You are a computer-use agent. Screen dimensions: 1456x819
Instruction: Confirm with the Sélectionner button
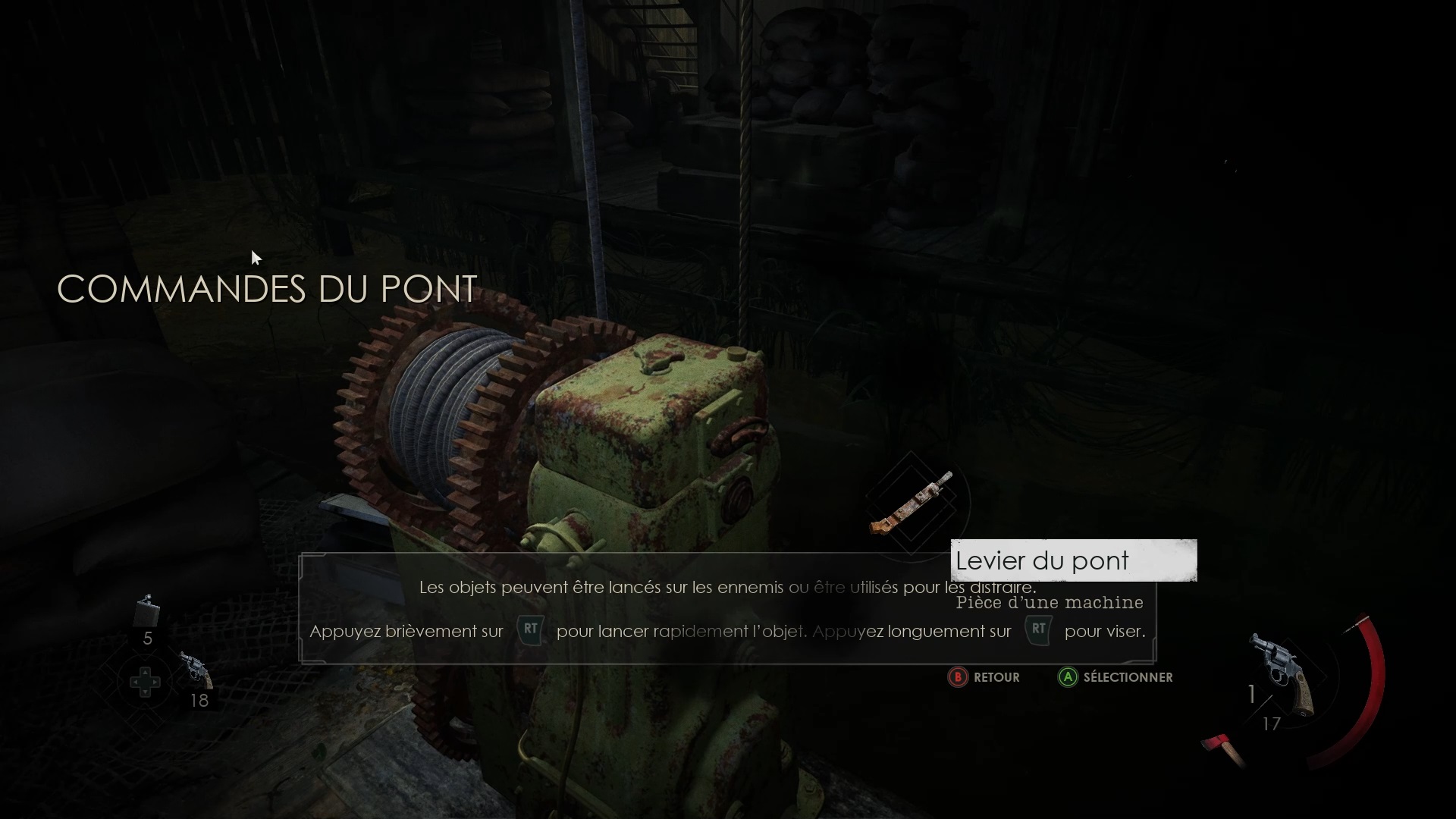[1115, 677]
